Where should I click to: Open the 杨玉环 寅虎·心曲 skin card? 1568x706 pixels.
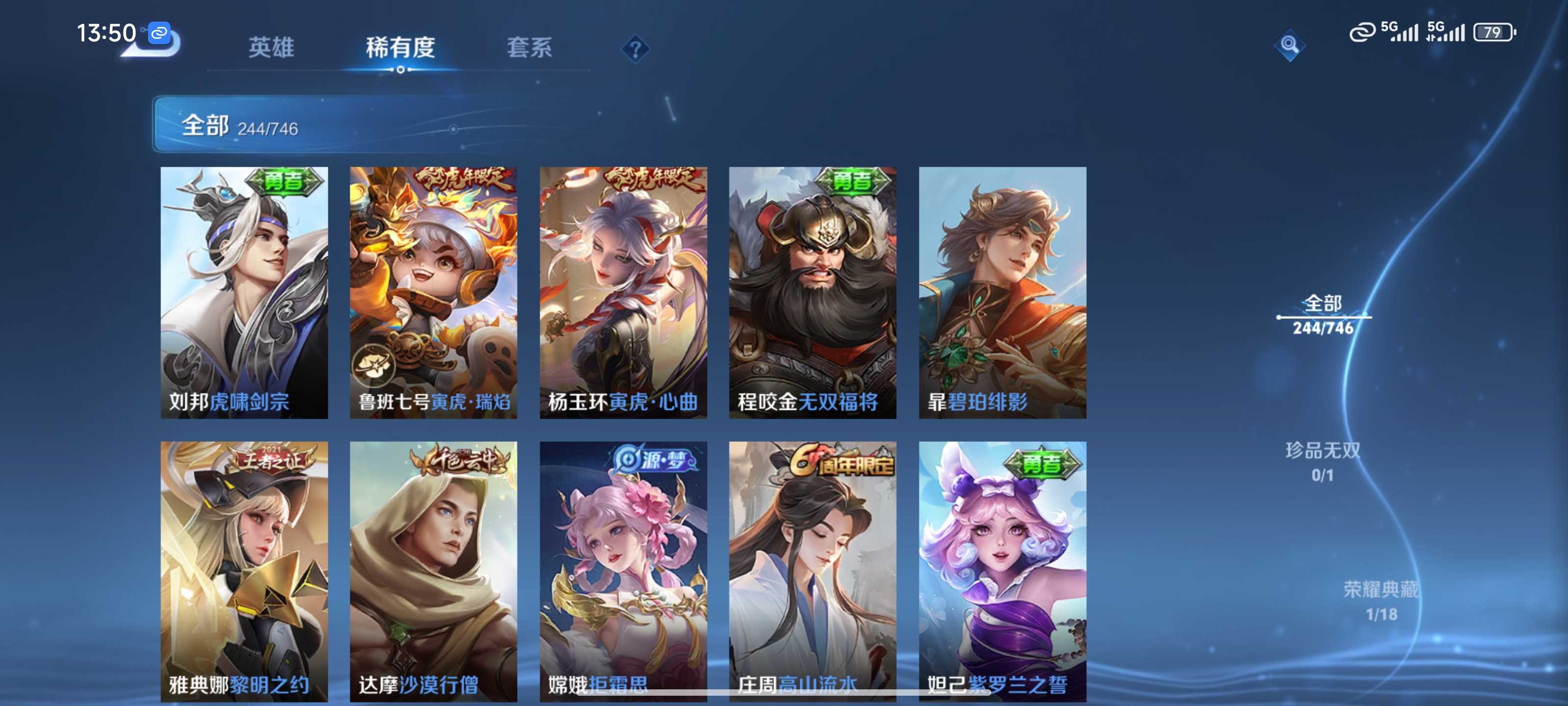(623, 292)
